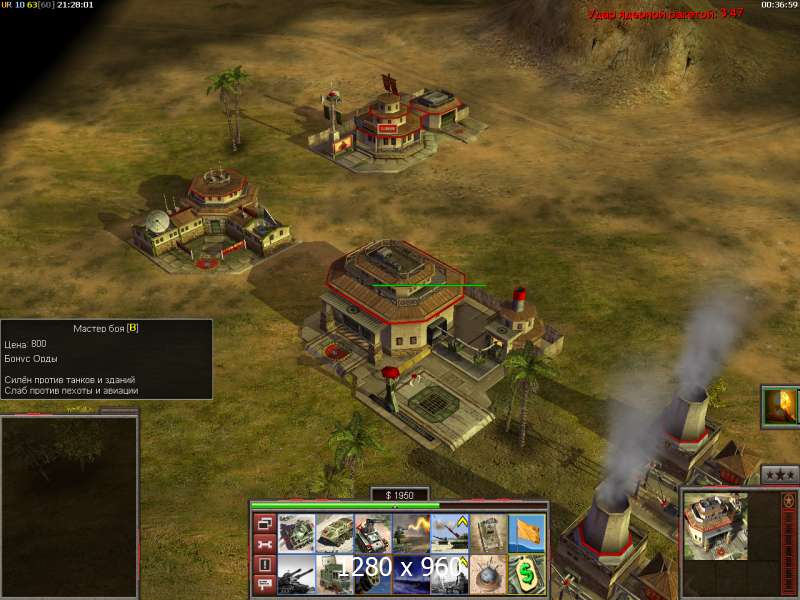Activate the fiery explosion superweapon shortcut

tap(780, 407)
